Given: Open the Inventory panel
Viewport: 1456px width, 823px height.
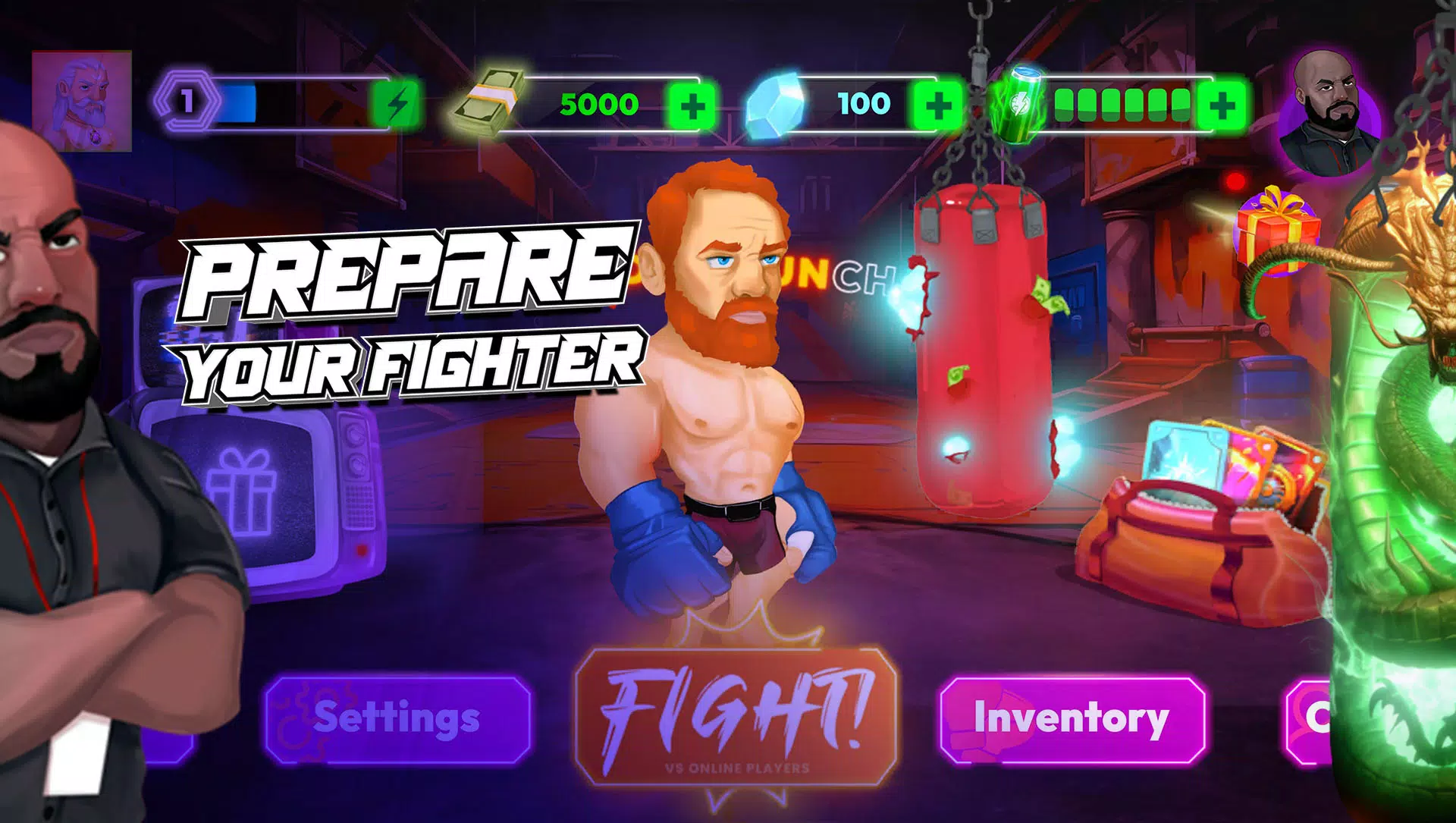Looking at the screenshot, I should pos(1072,719).
